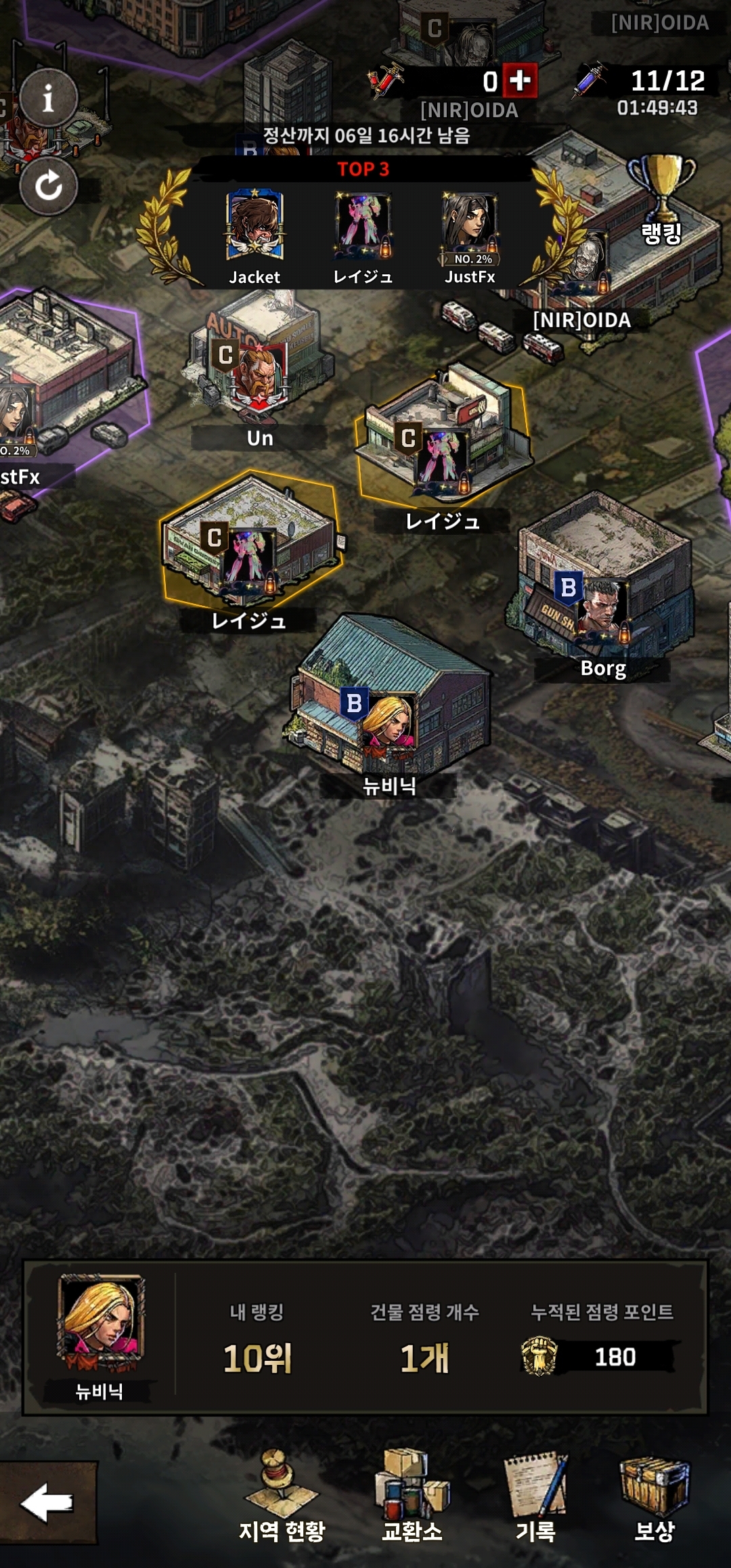The width and height of the screenshot is (731, 1568).
Task: View Jacket's profile in TOP 3
Action: [x=254, y=226]
